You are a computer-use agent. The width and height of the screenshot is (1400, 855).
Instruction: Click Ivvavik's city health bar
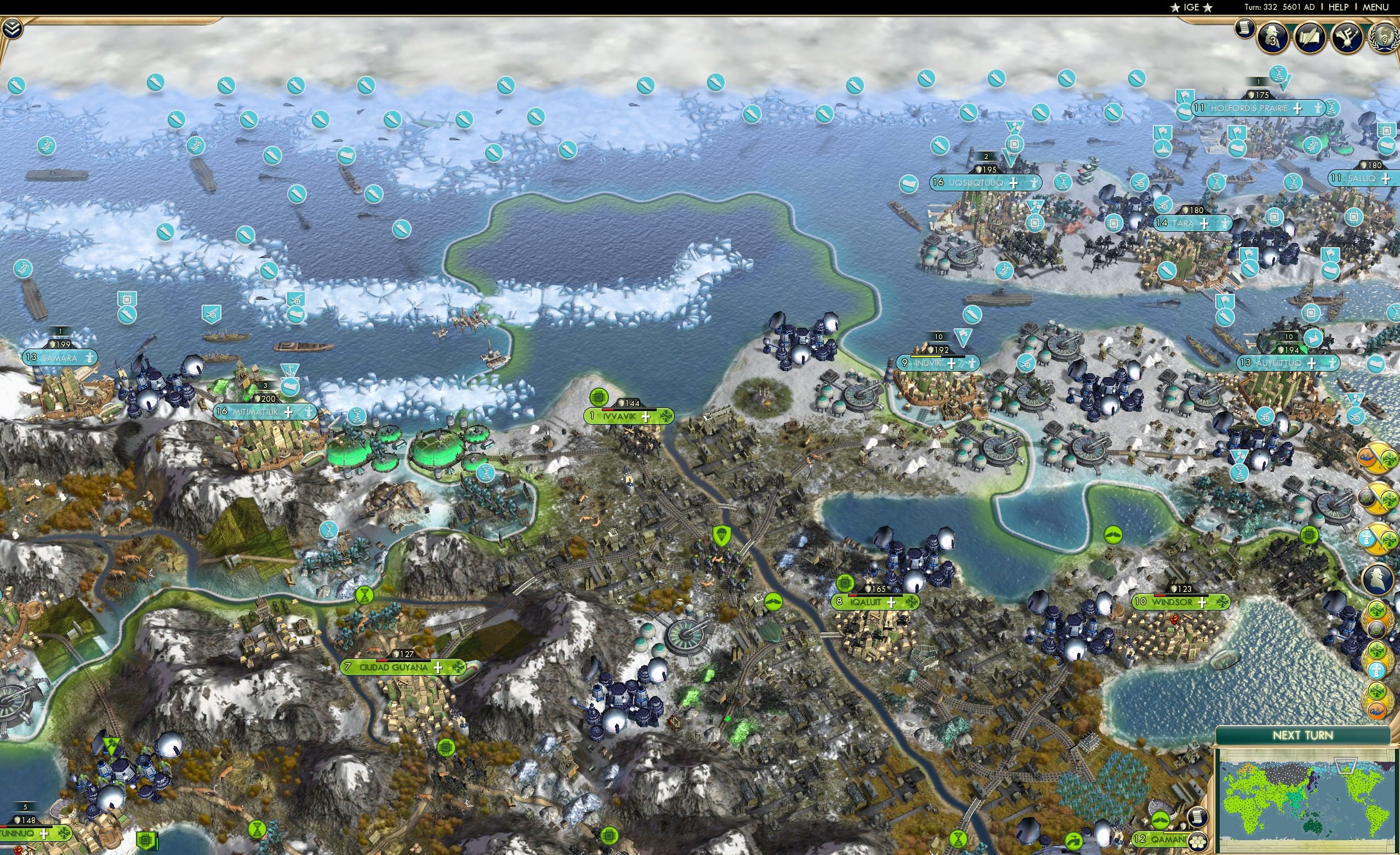click(628, 409)
